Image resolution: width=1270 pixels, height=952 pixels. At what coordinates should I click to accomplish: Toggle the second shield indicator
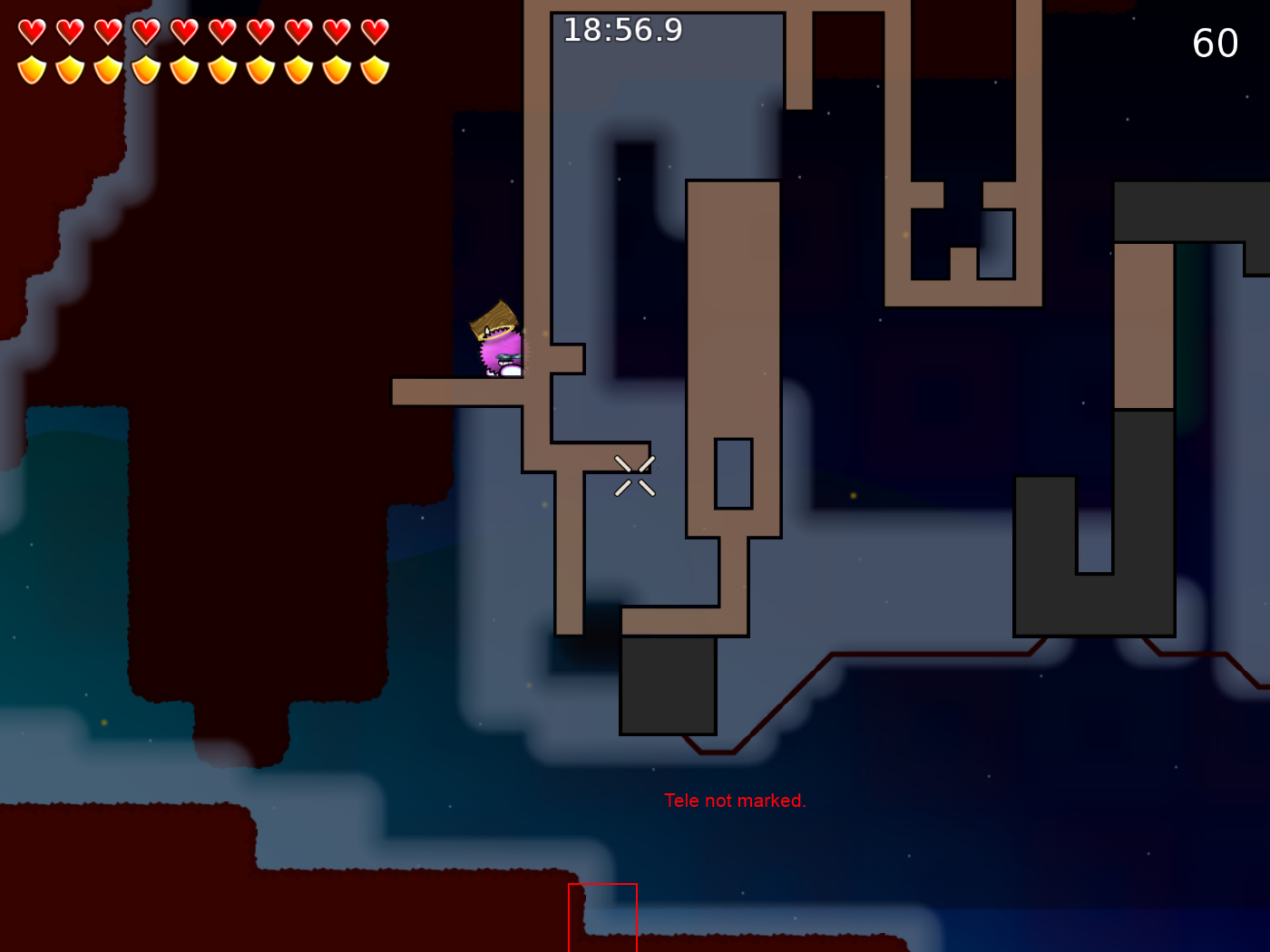tap(69, 68)
